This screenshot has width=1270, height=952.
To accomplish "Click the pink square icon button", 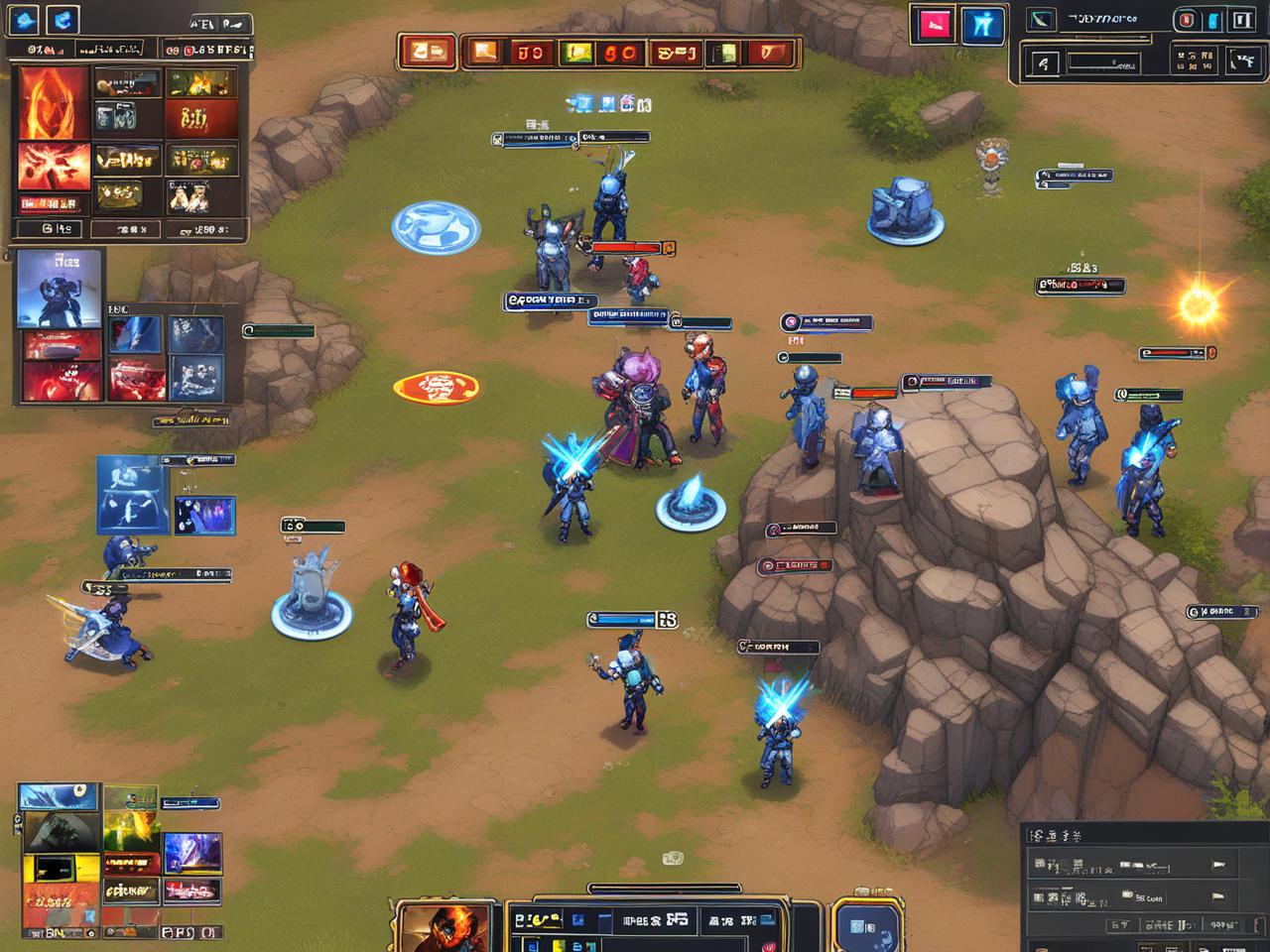I will [x=934, y=25].
